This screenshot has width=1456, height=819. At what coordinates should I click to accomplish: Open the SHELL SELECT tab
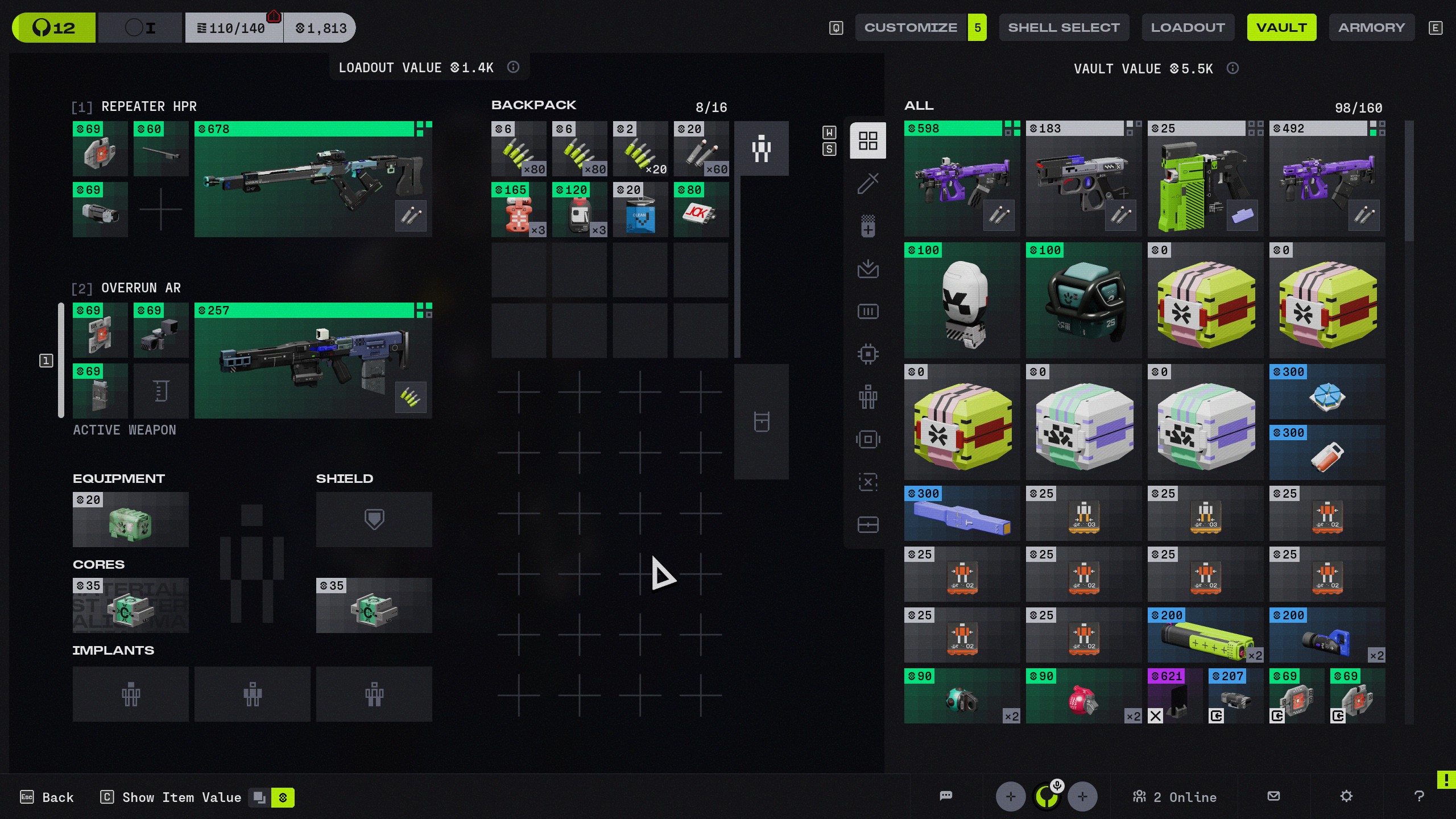[x=1064, y=27]
